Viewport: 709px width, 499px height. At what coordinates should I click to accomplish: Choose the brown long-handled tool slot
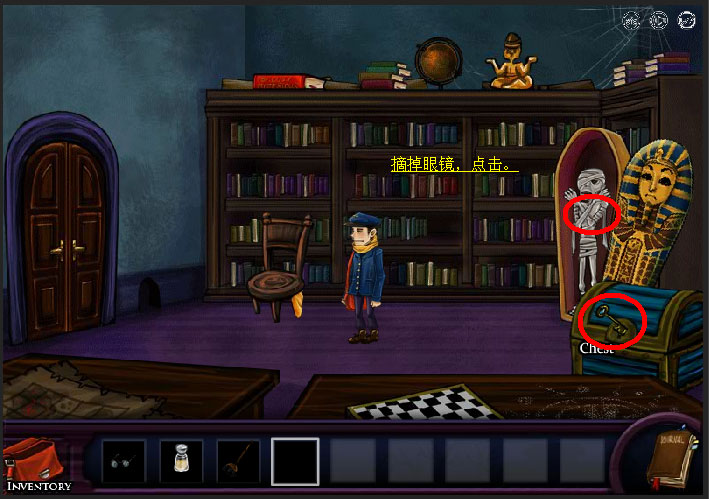[238, 461]
